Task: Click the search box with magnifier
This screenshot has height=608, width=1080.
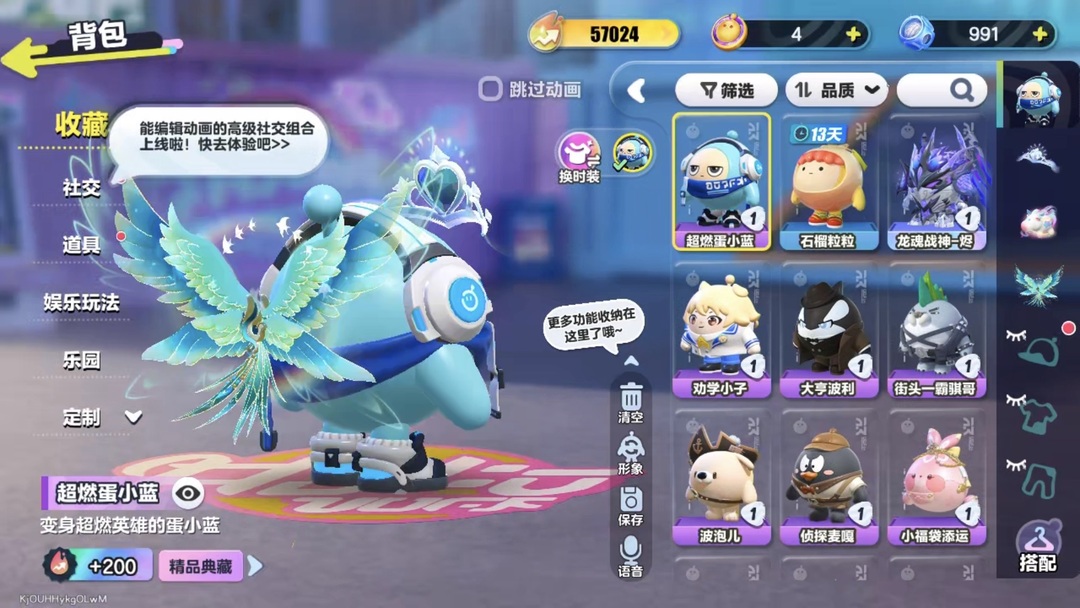Action: click(942, 90)
